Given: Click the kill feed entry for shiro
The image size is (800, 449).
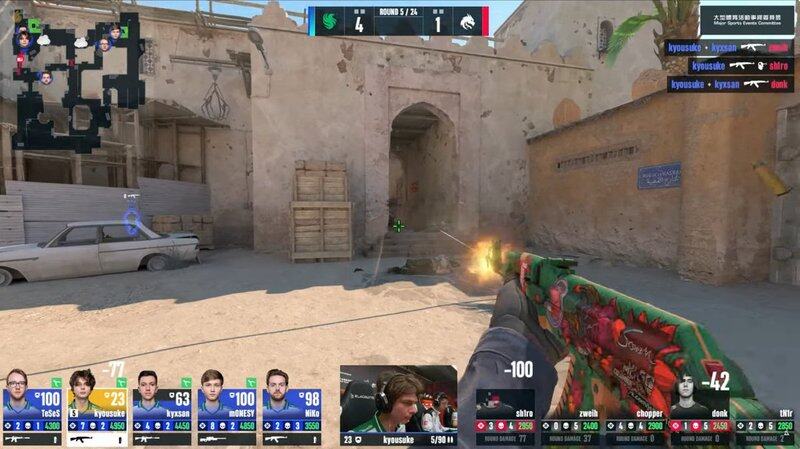Looking at the screenshot, I should pyautogui.click(x=730, y=66).
